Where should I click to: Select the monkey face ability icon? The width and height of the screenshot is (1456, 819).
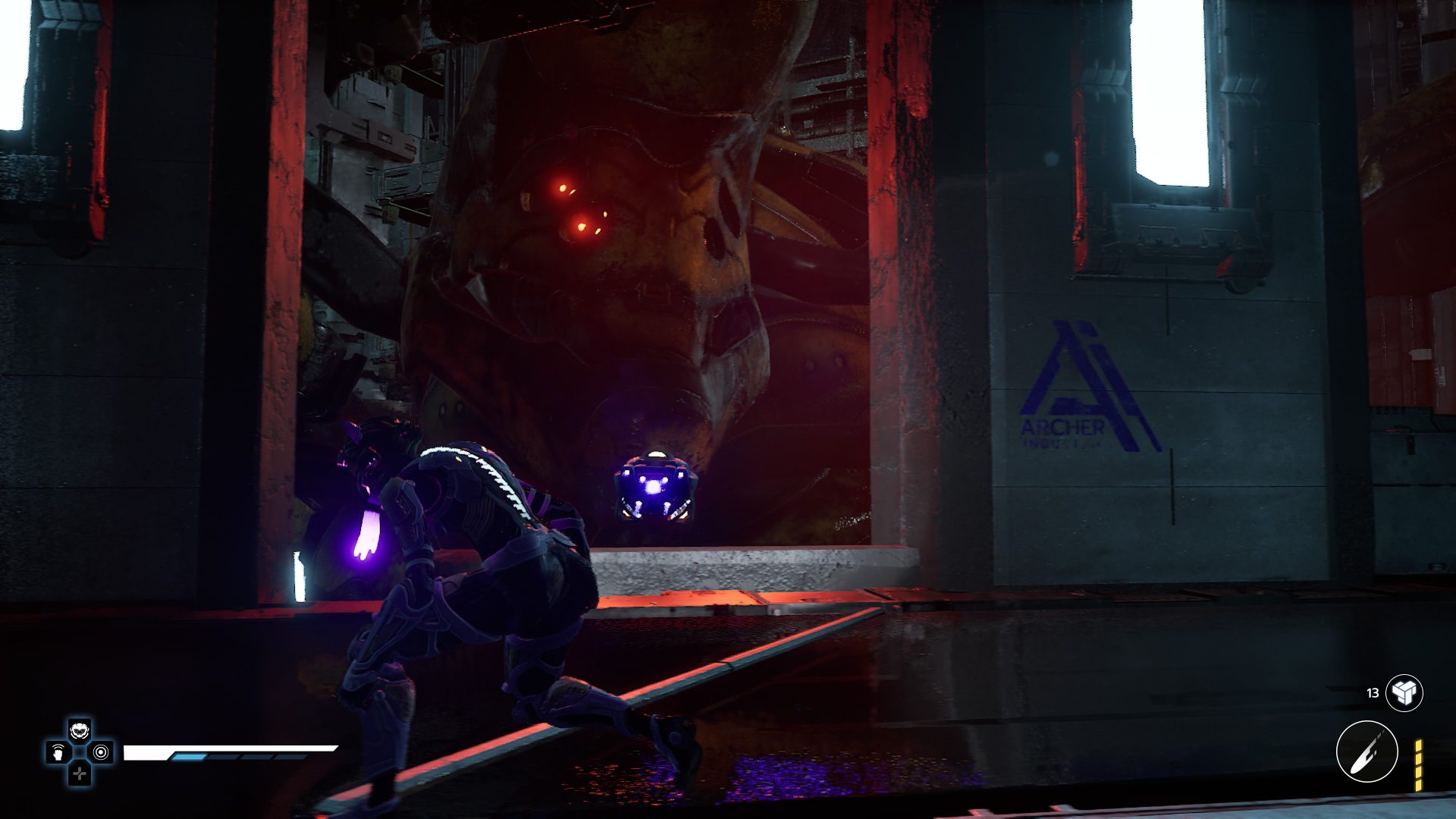[x=80, y=731]
